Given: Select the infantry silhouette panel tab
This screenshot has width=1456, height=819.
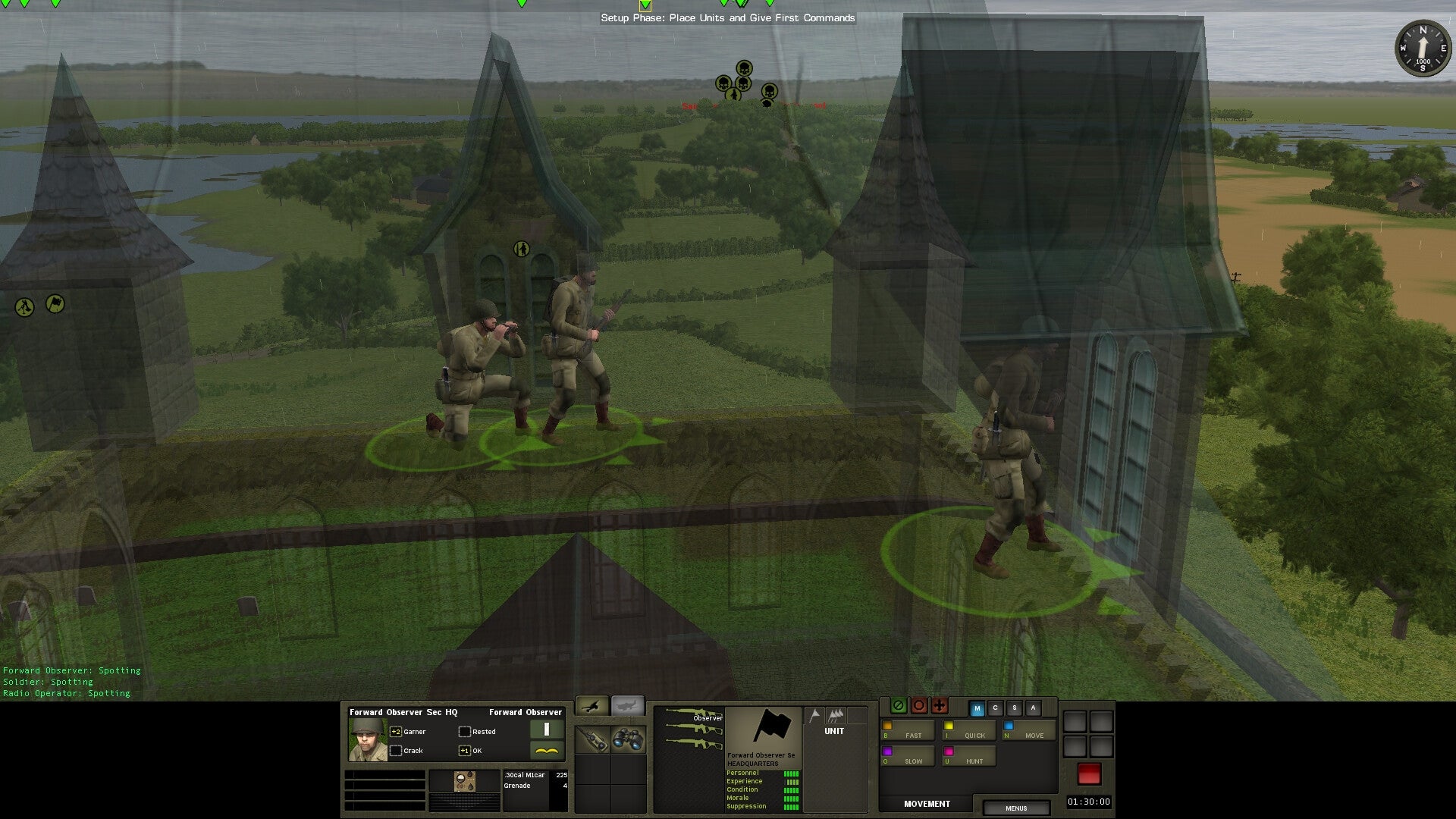Looking at the screenshot, I should pyautogui.click(x=591, y=707).
